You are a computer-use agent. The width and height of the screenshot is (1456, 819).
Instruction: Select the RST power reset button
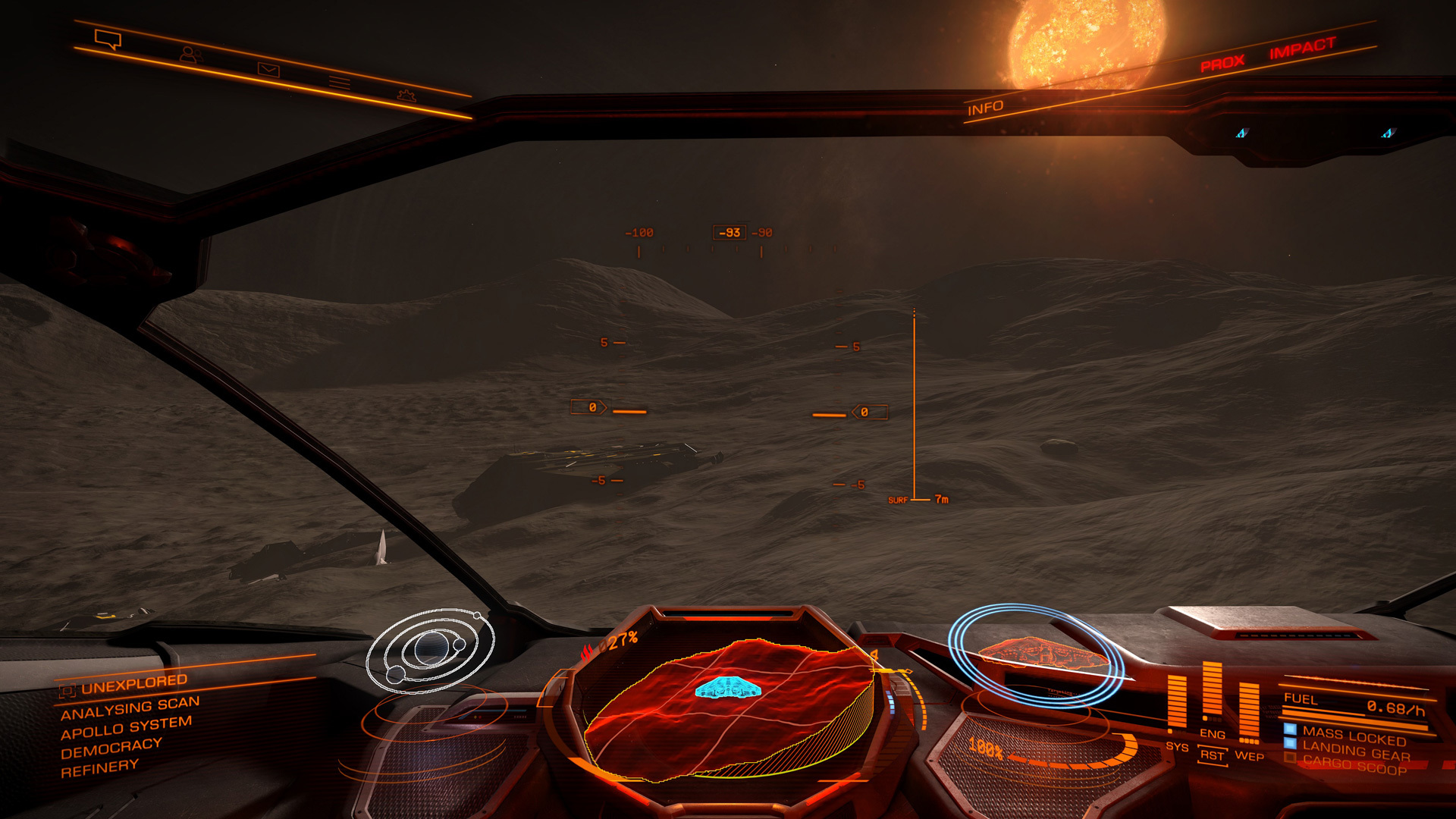point(1212,755)
